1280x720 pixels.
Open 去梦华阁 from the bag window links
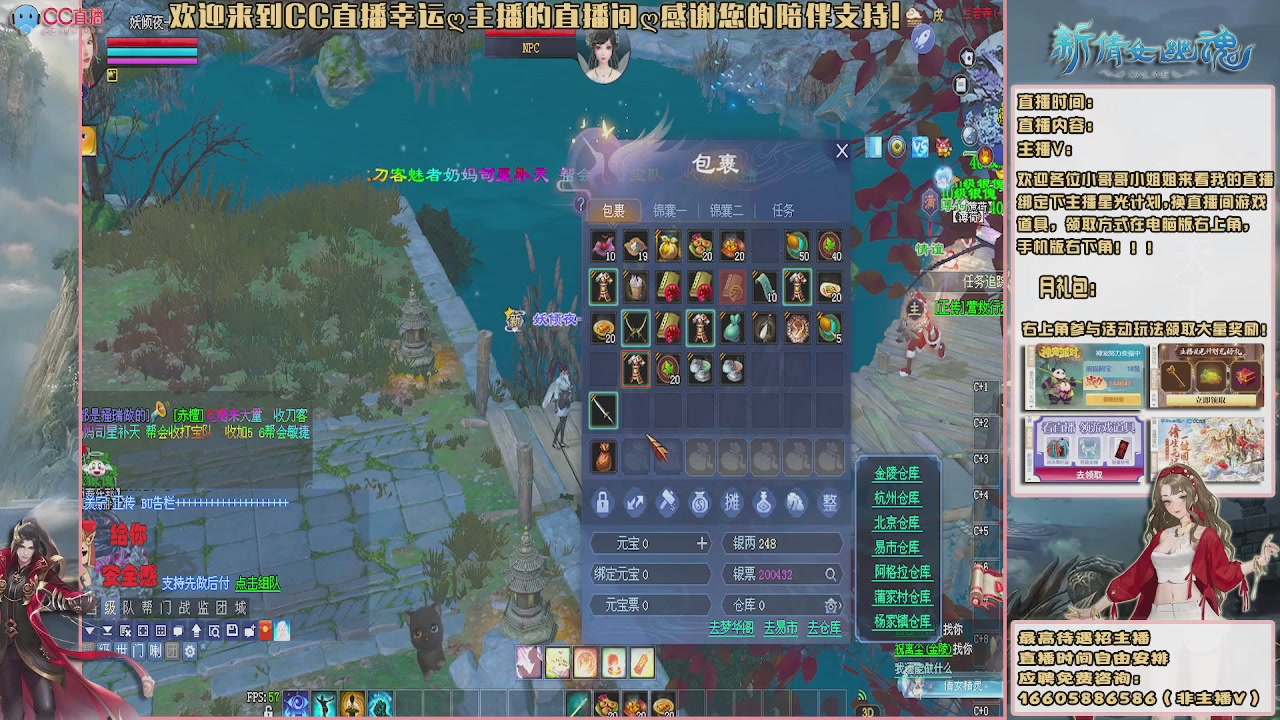click(731, 628)
